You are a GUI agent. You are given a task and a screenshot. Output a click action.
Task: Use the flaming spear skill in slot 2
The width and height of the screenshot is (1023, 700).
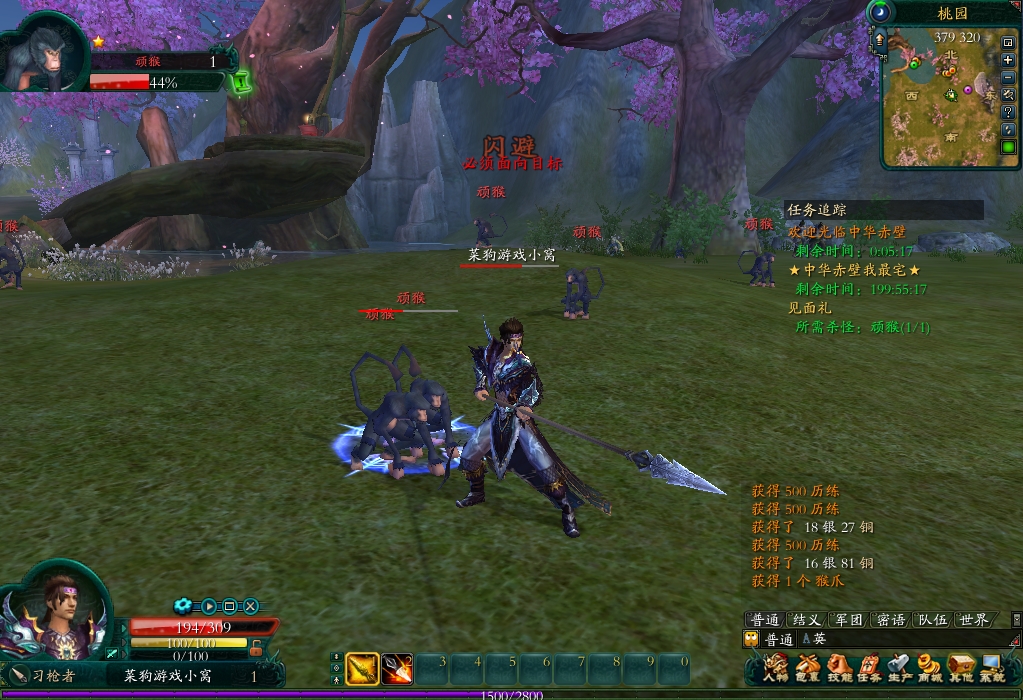click(x=397, y=667)
